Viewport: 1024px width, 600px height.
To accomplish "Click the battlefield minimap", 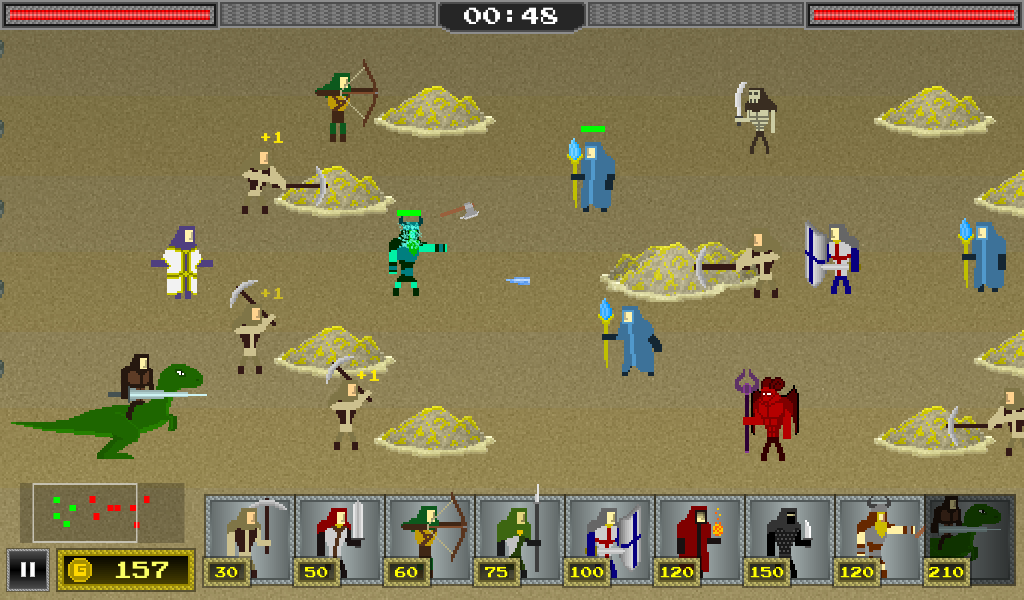I will (x=102, y=512).
